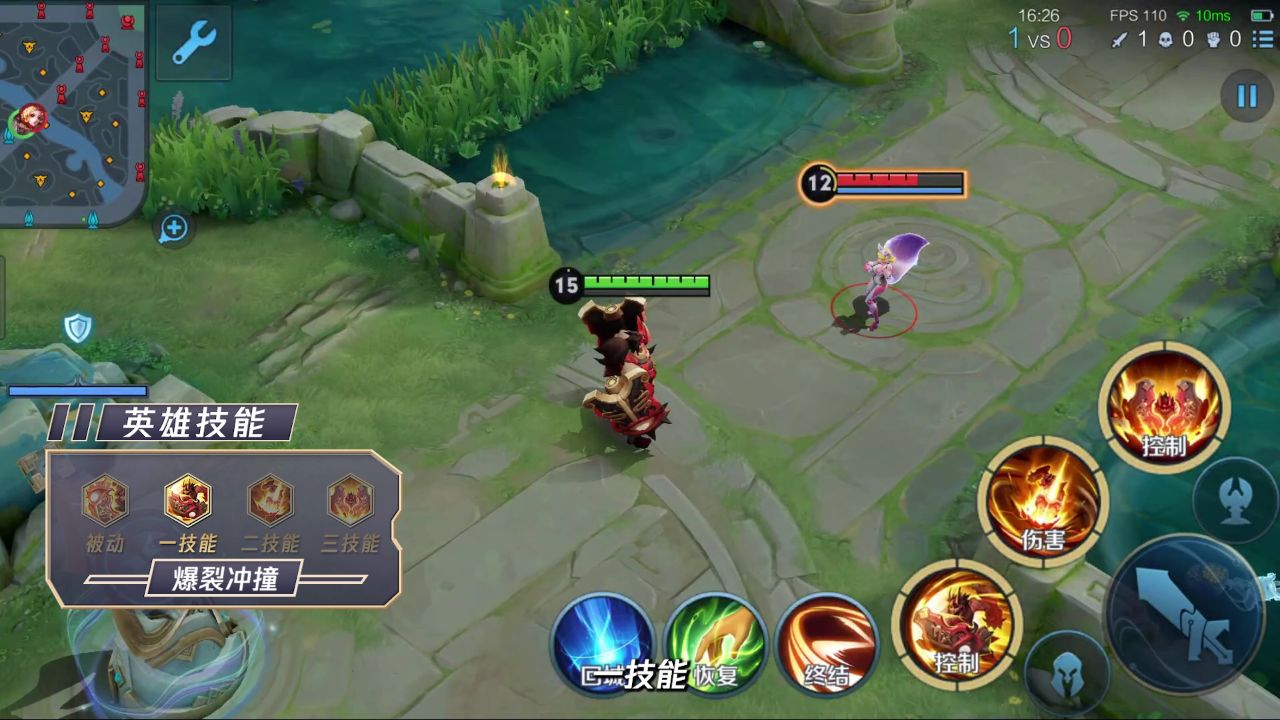1280x720 pixels.
Task: Unleash the twin-flame 控制 ultimate skill
Action: [x=1164, y=407]
